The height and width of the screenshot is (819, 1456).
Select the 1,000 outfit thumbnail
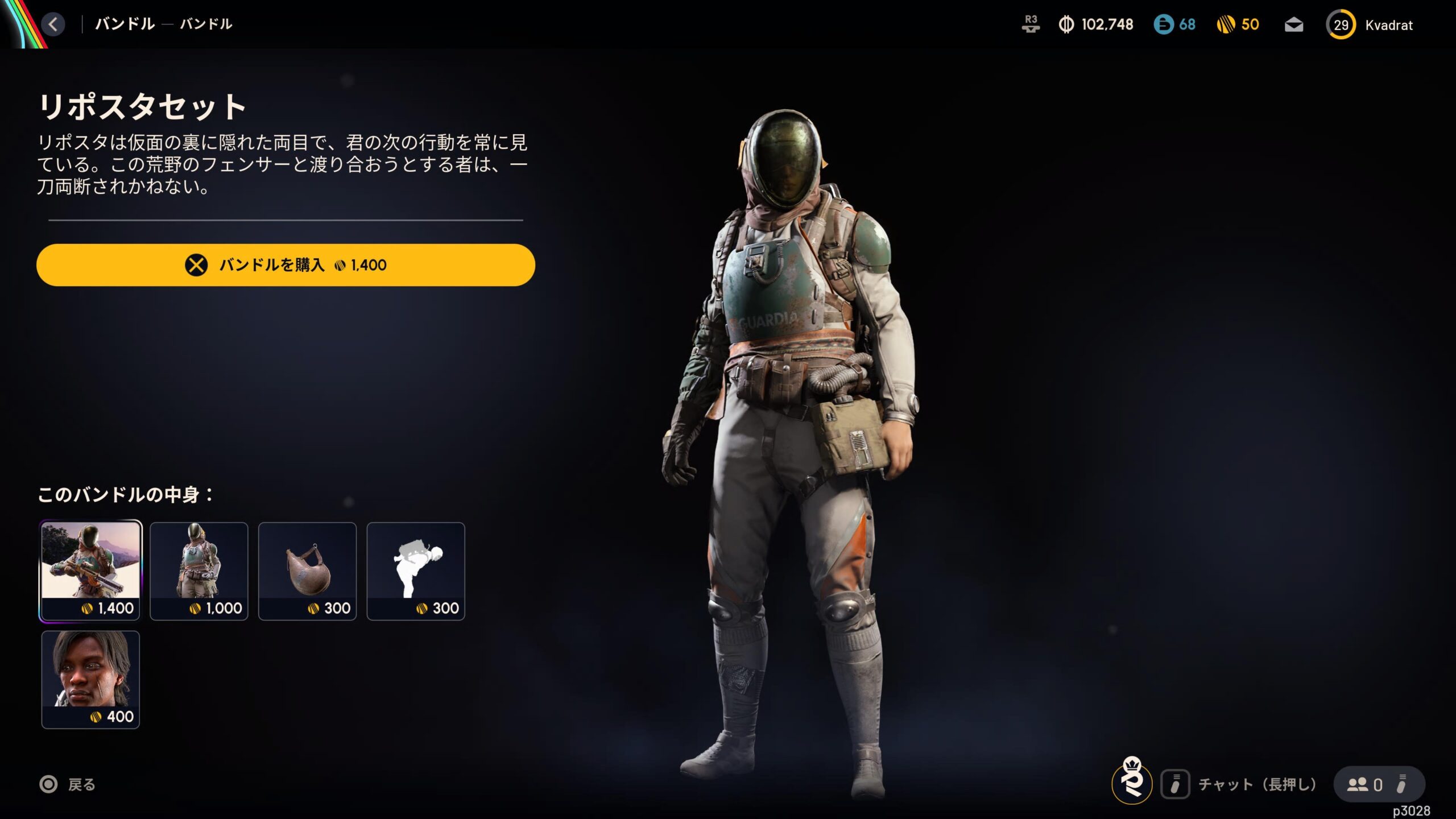(x=199, y=570)
